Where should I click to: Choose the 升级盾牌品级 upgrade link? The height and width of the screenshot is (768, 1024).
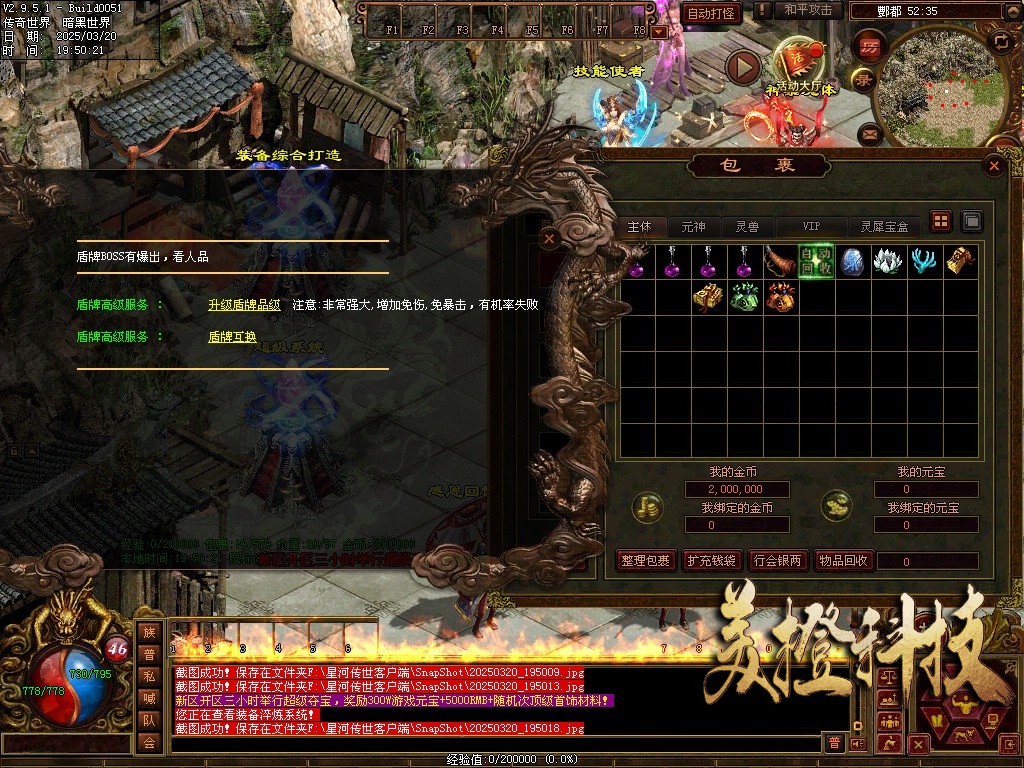(x=244, y=304)
